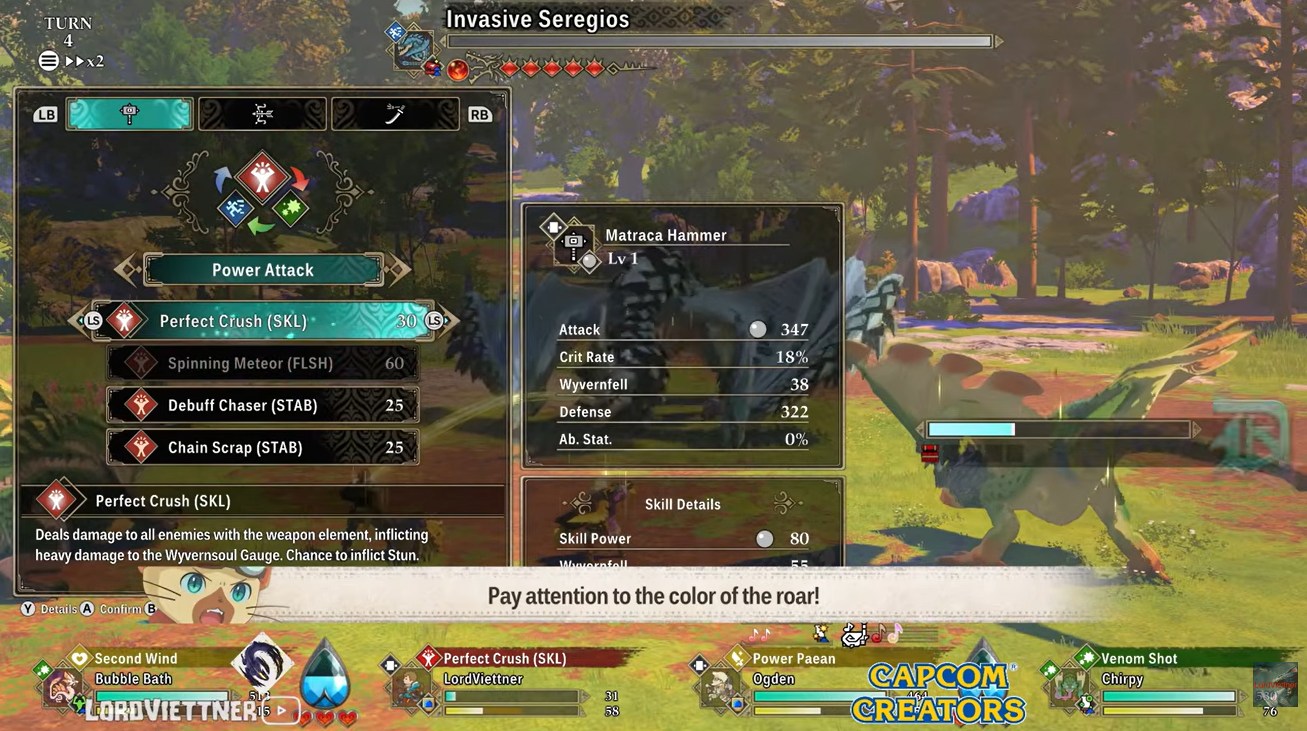Open the curved blade weapon tab
The image size is (1307, 731).
(395, 114)
